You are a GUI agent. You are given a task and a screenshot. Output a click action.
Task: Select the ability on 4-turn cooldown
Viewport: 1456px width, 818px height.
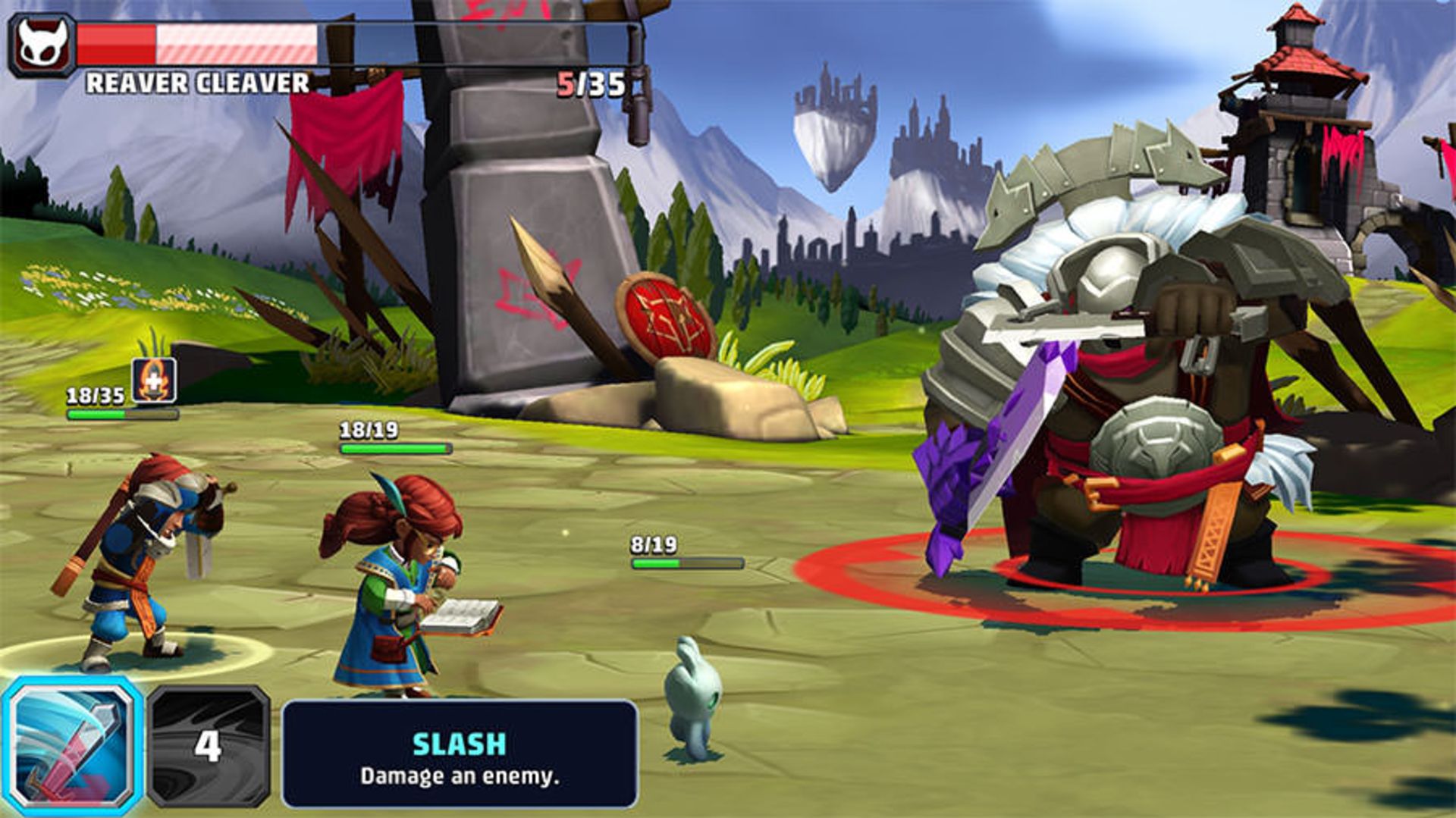209,746
